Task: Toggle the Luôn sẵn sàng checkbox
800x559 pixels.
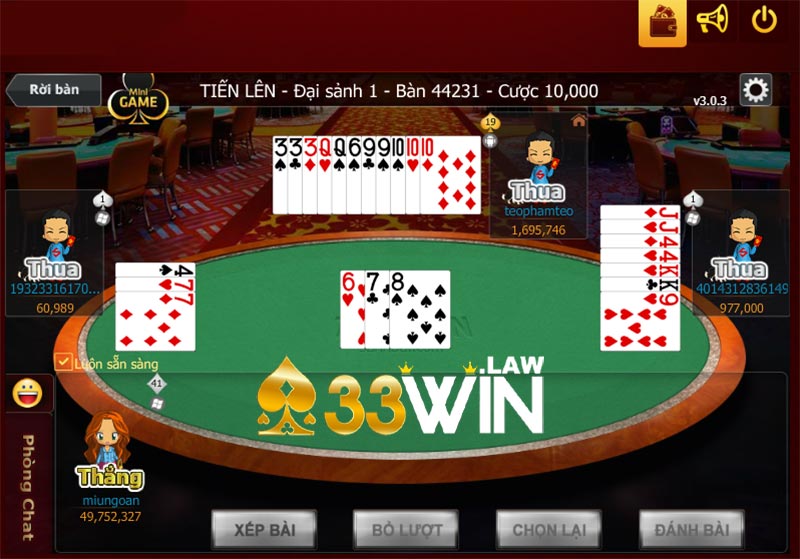Action: tap(63, 362)
